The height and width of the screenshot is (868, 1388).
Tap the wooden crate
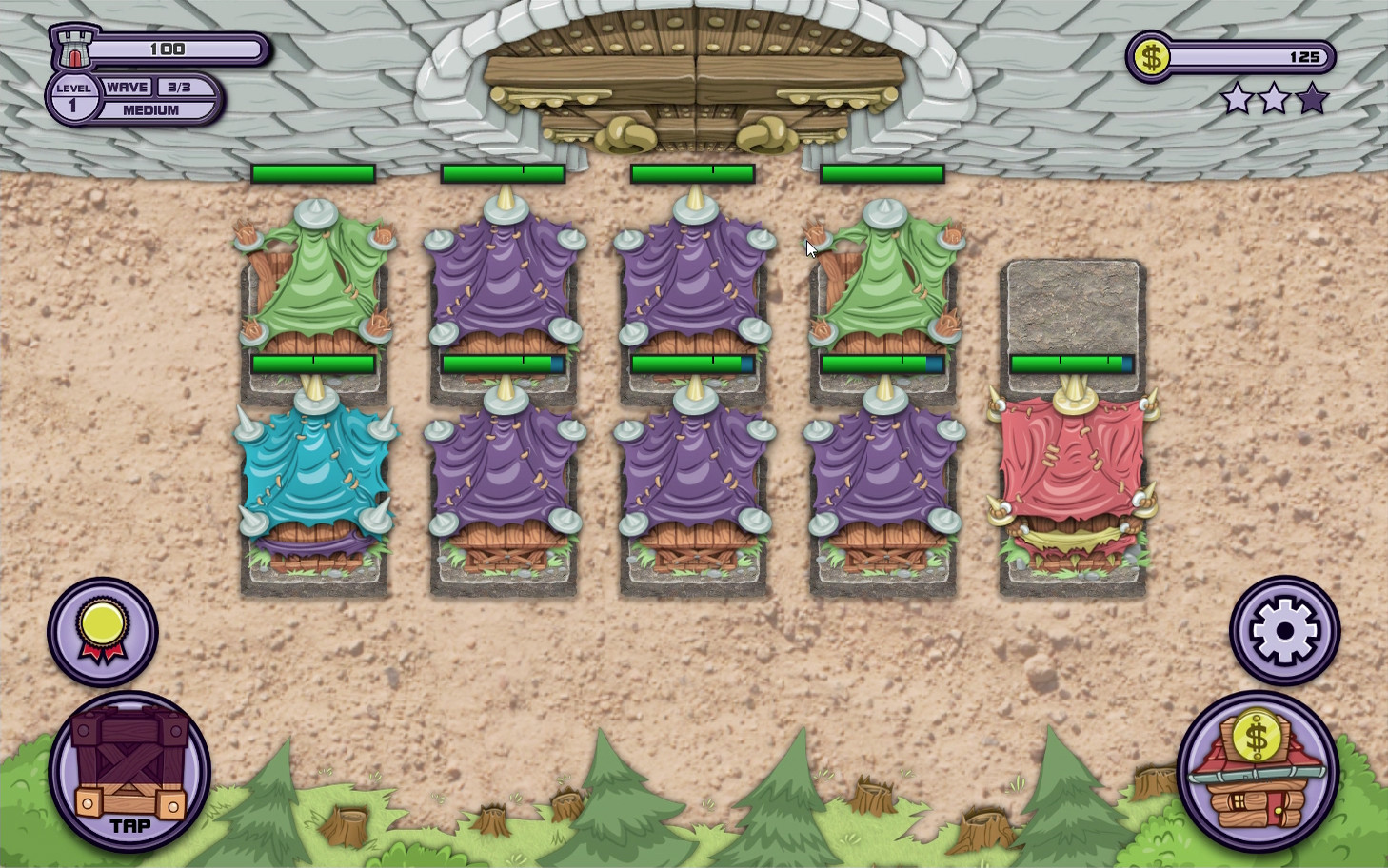pyautogui.click(x=127, y=771)
